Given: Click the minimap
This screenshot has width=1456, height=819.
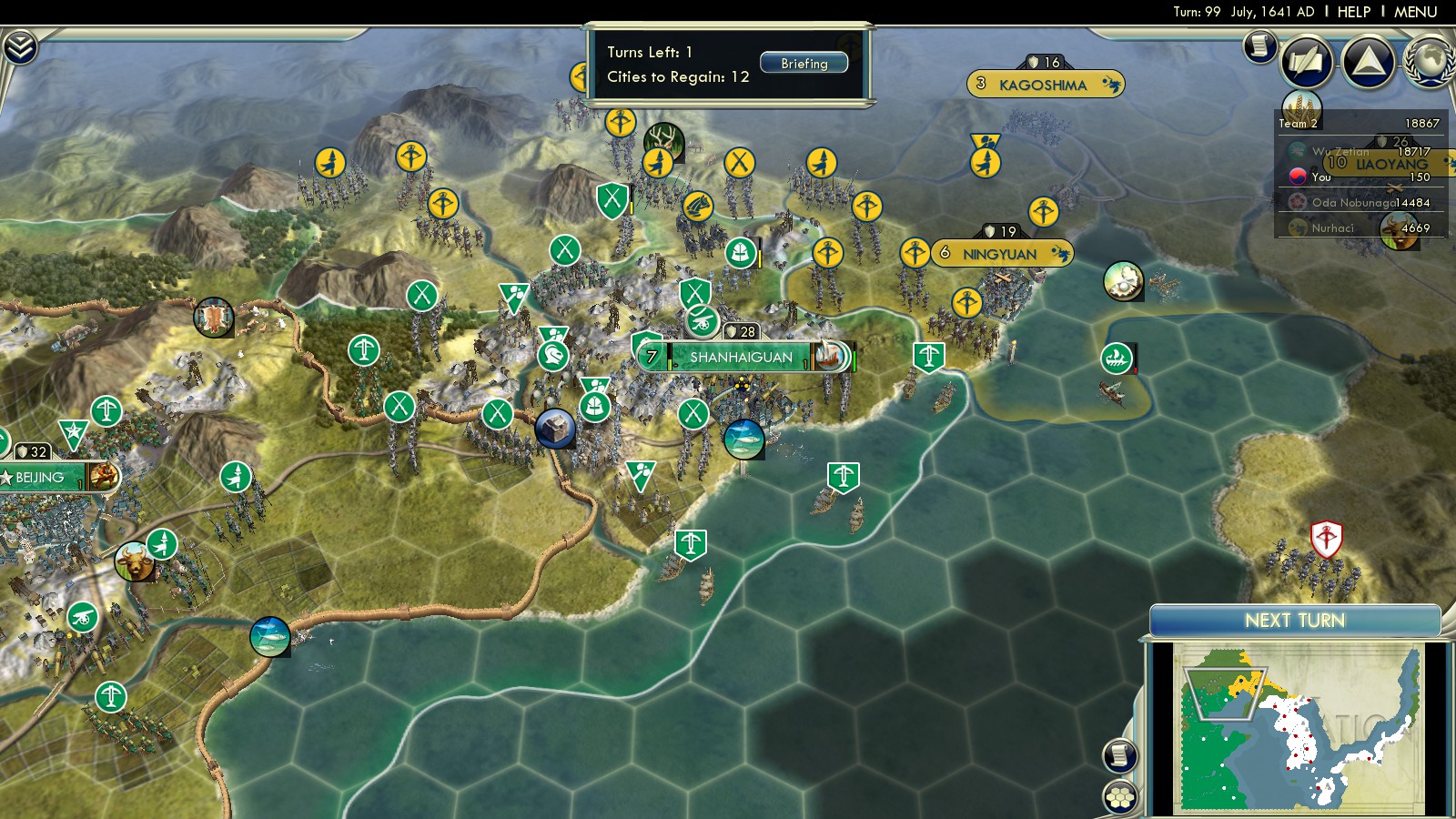Looking at the screenshot, I should point(1298,728).
